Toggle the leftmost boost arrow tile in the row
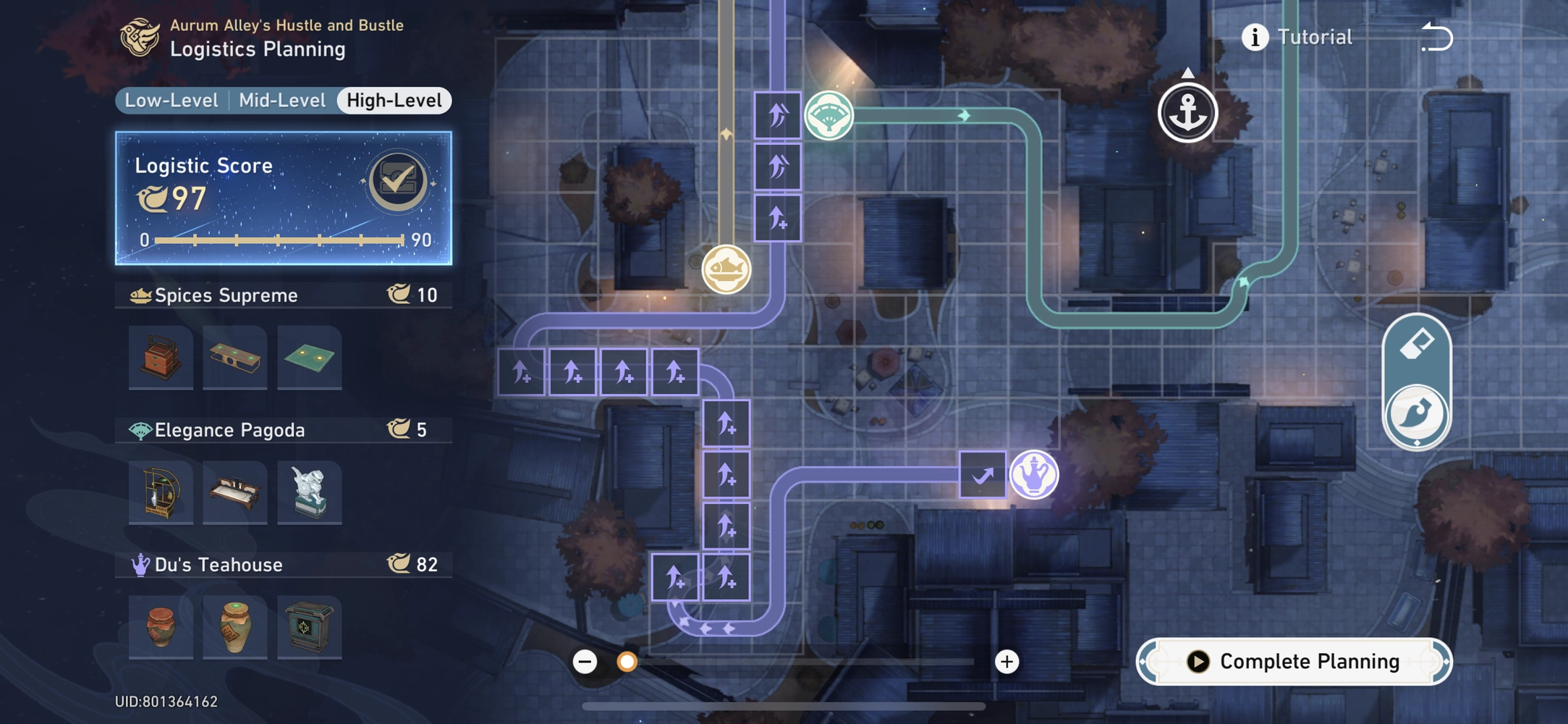The image size is (1568, 724). [x=521, y=371]
